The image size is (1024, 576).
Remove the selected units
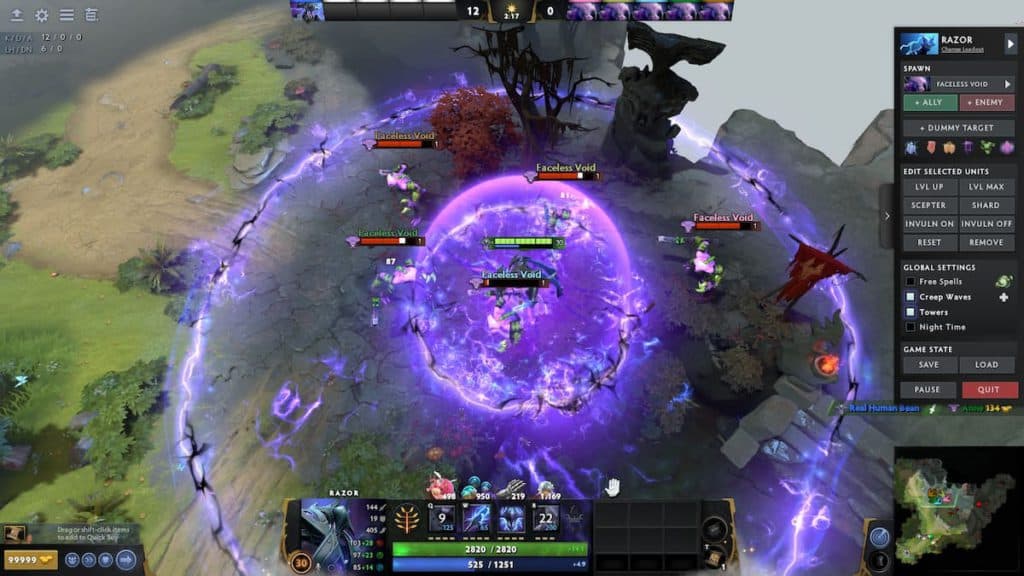tap(987, 242)
